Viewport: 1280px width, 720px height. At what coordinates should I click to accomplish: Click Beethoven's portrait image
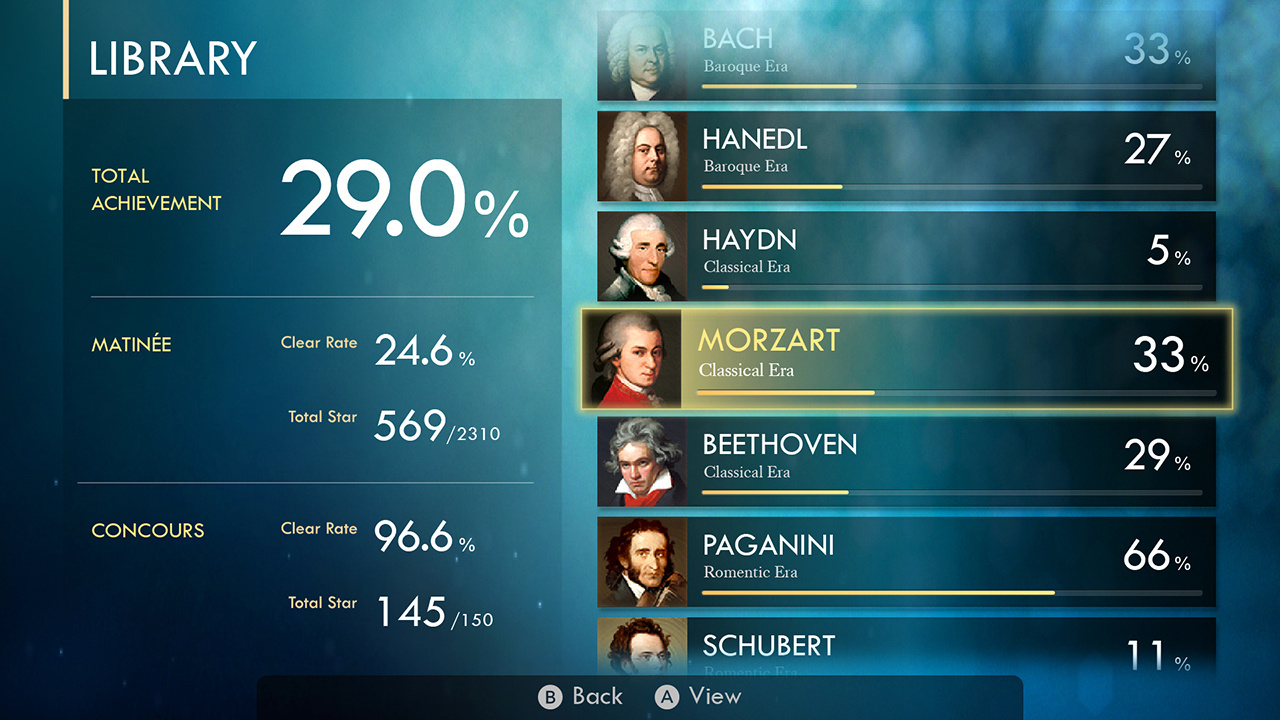click(643, 460)
